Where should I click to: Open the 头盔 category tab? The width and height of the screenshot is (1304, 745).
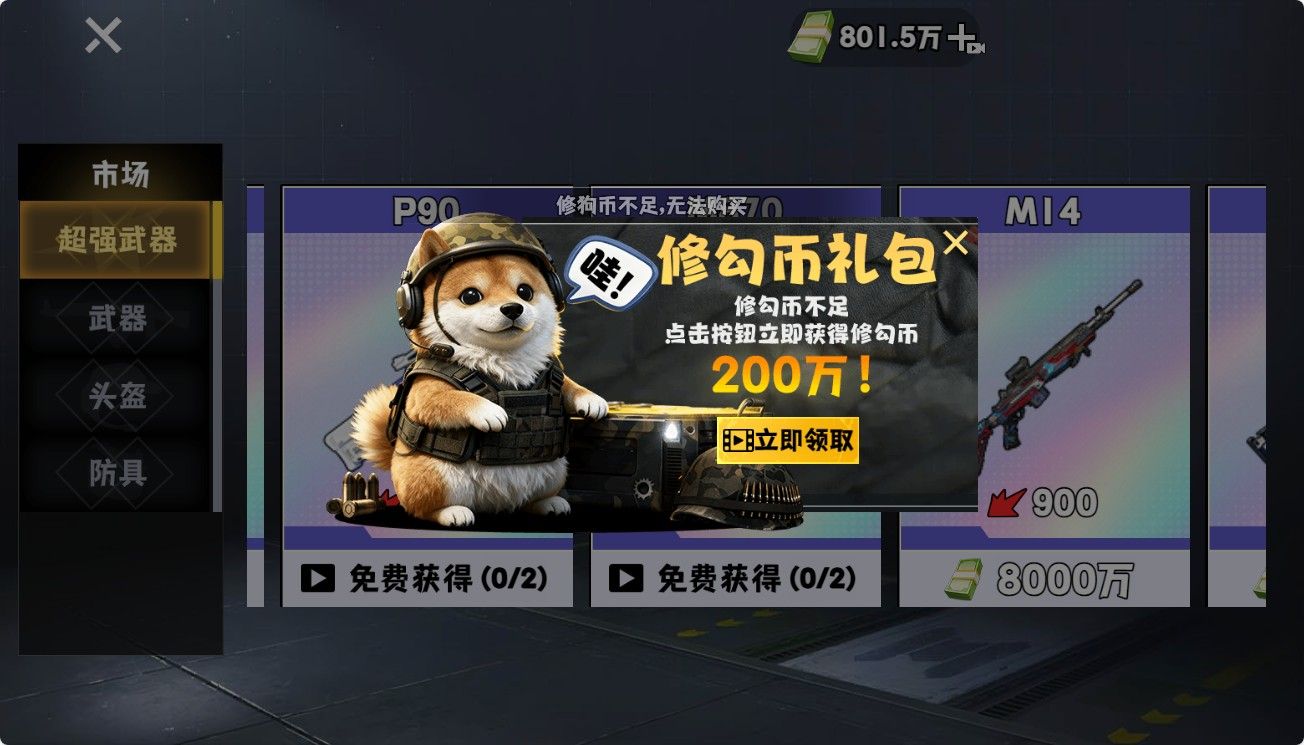coord(117,396)
